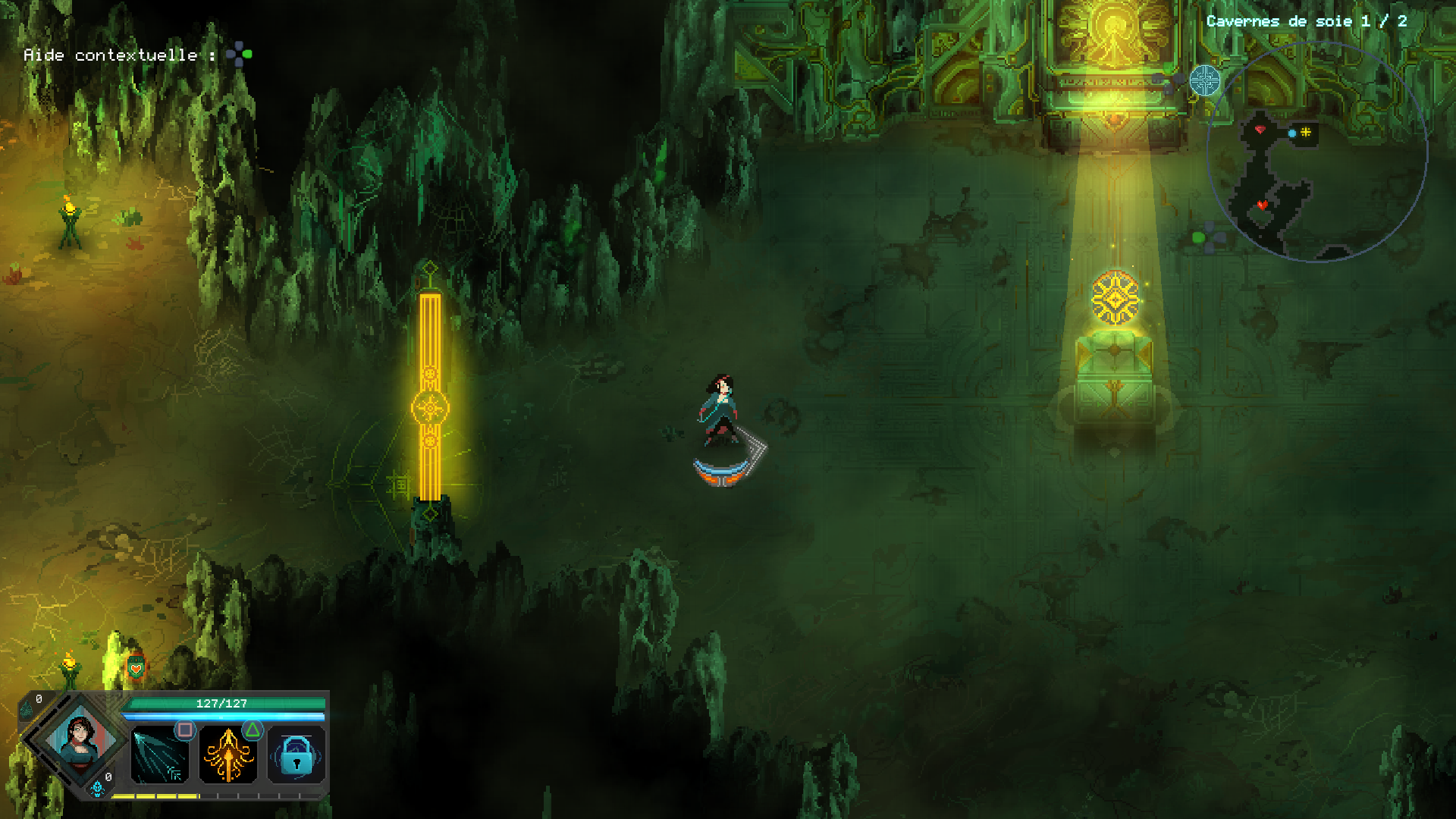1456x819 pixels.
Task: Activate the cyan arrow volley ability
Action: pyautogui.click(x=159, y=755)
